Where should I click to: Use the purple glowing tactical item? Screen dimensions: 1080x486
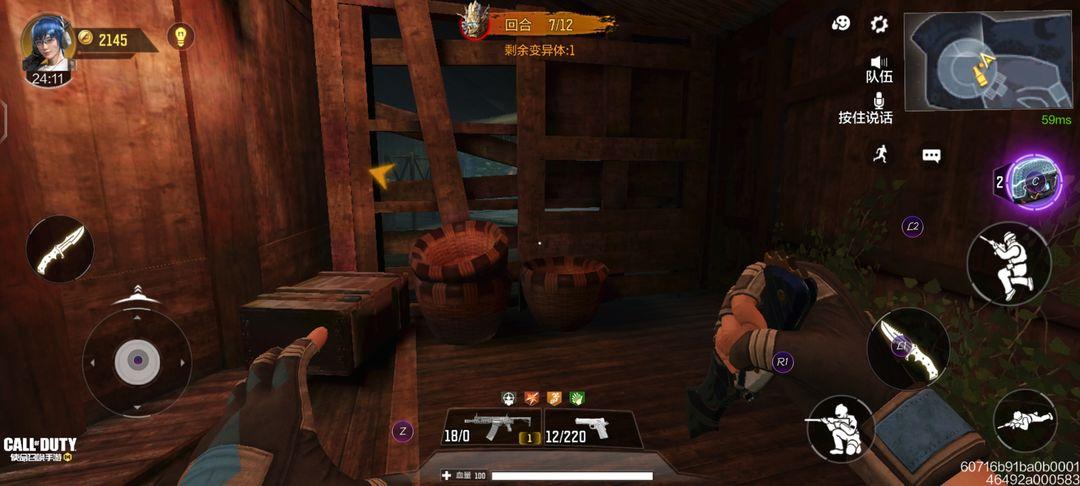tap(1033, 182)
